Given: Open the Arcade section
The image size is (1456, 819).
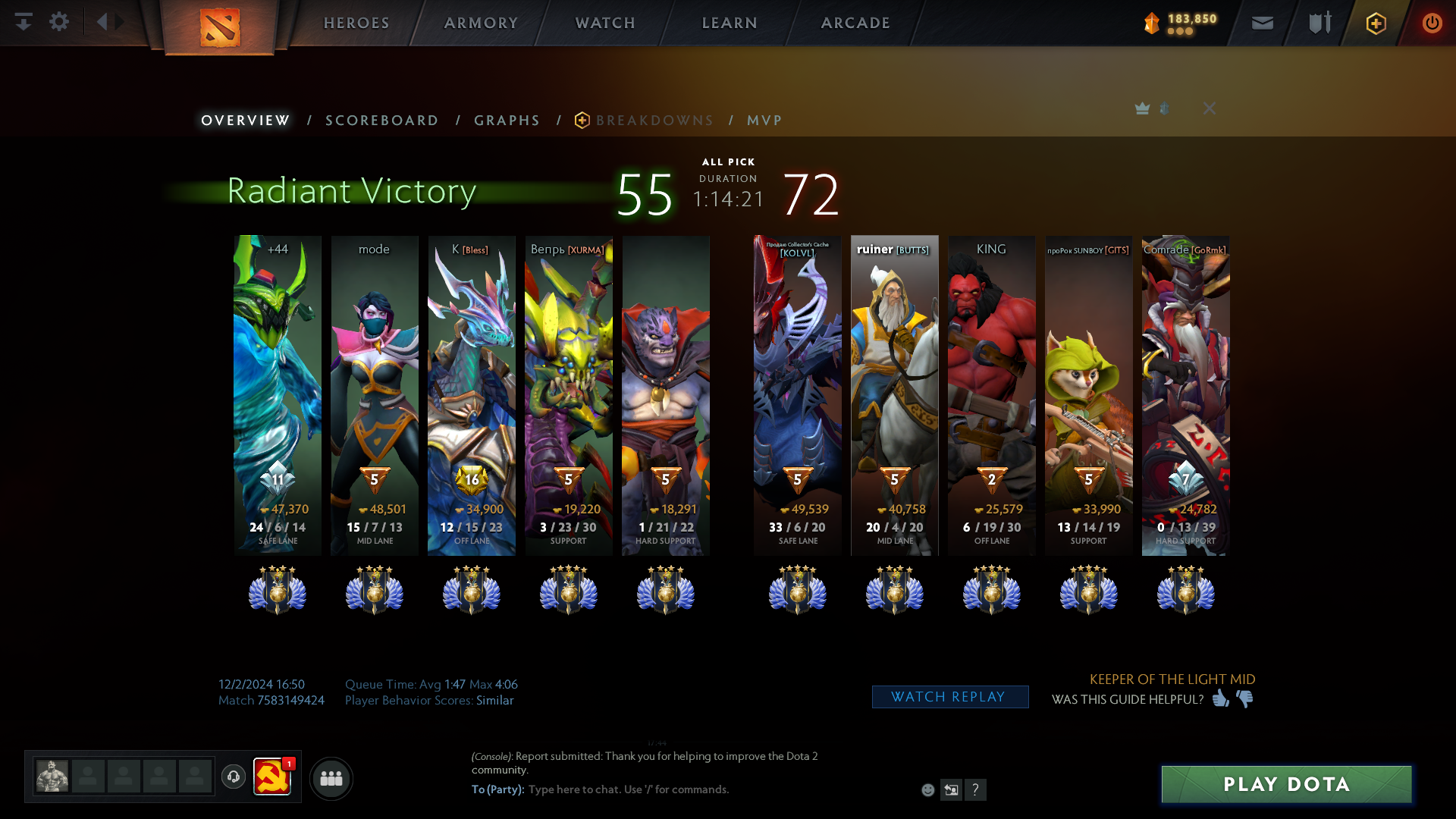Looking at the screenshot, I should (855, 23).
